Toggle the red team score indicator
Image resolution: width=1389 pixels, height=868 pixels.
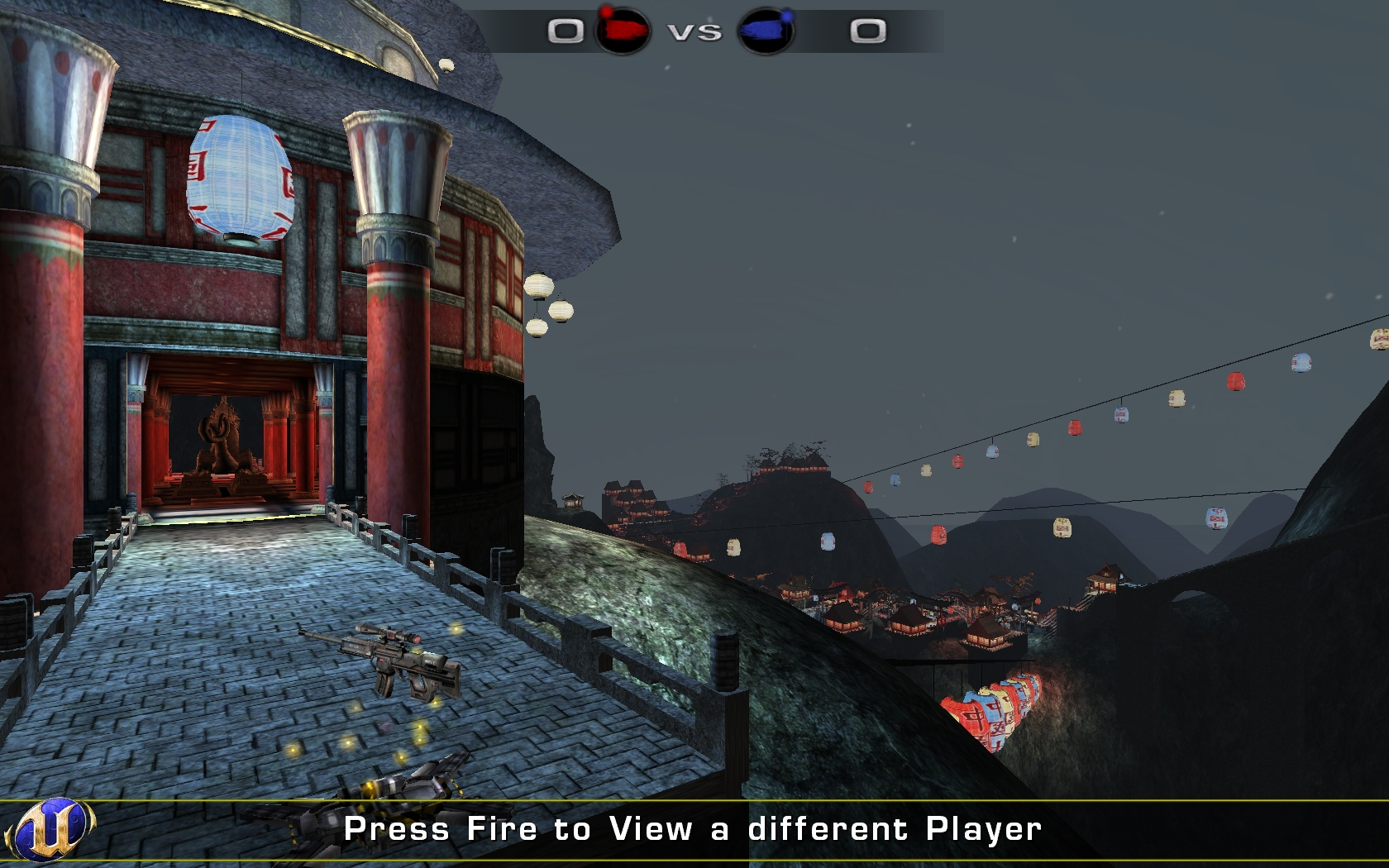coord(567,32)
